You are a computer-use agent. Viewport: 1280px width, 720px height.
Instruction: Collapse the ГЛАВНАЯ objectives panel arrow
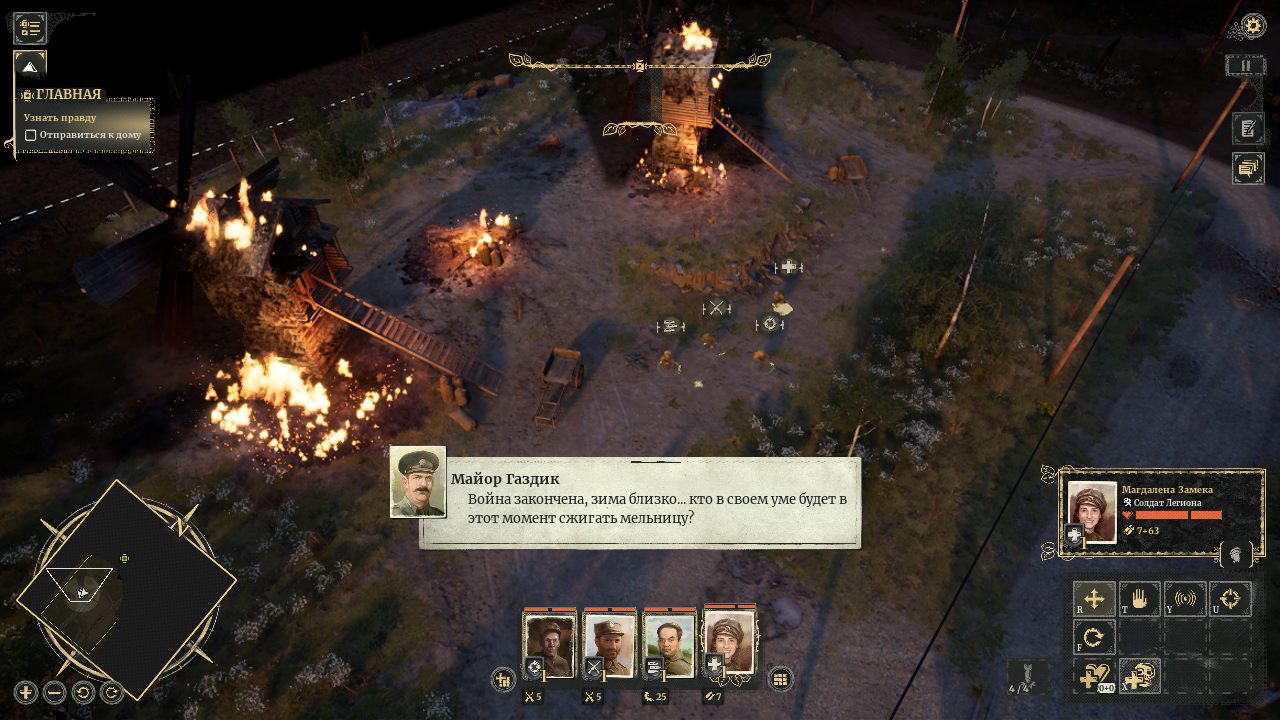pyautogui.click(x=30, y=67)
